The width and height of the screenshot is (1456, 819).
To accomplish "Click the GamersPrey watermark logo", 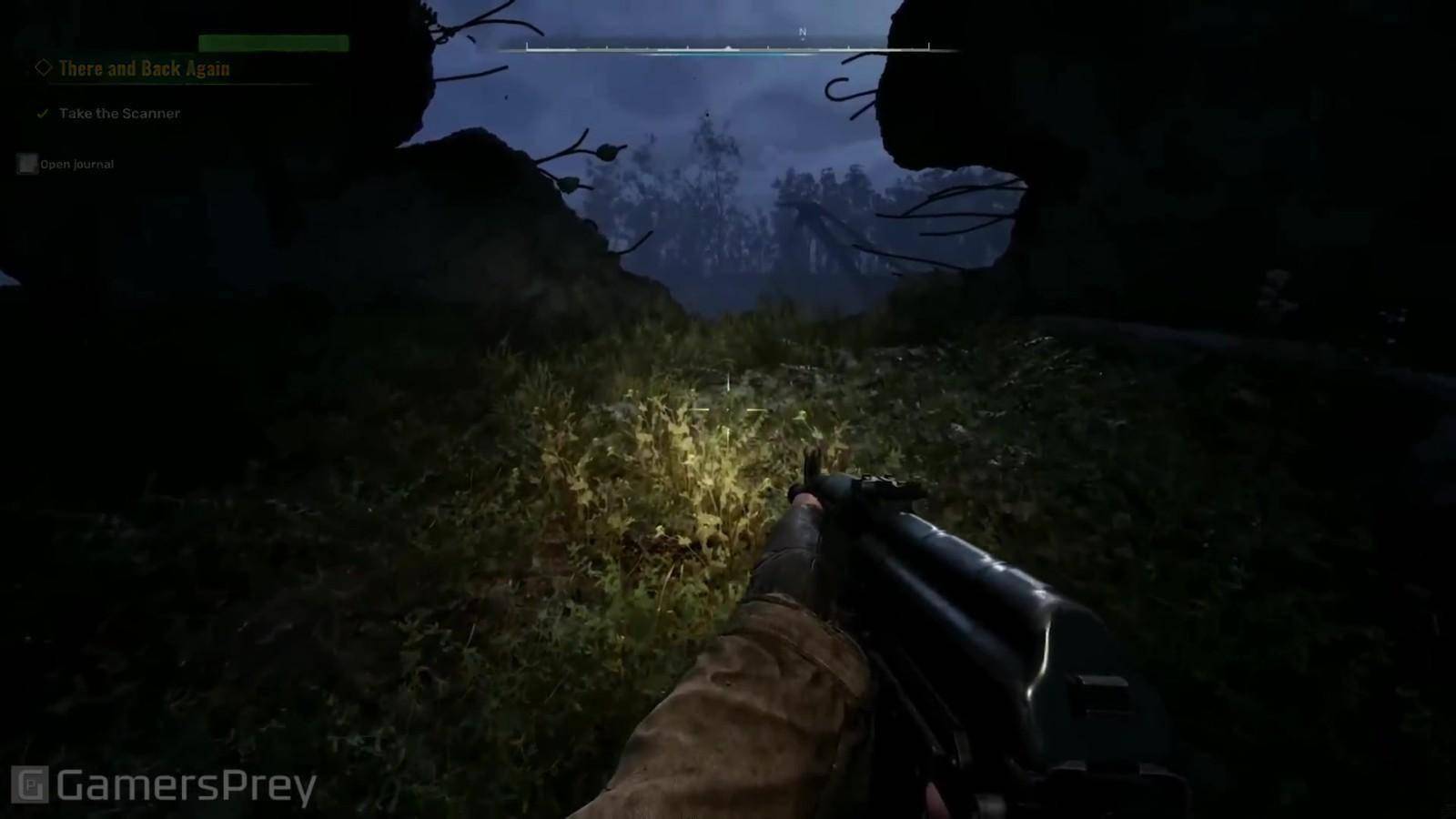I will coord(164,785).
